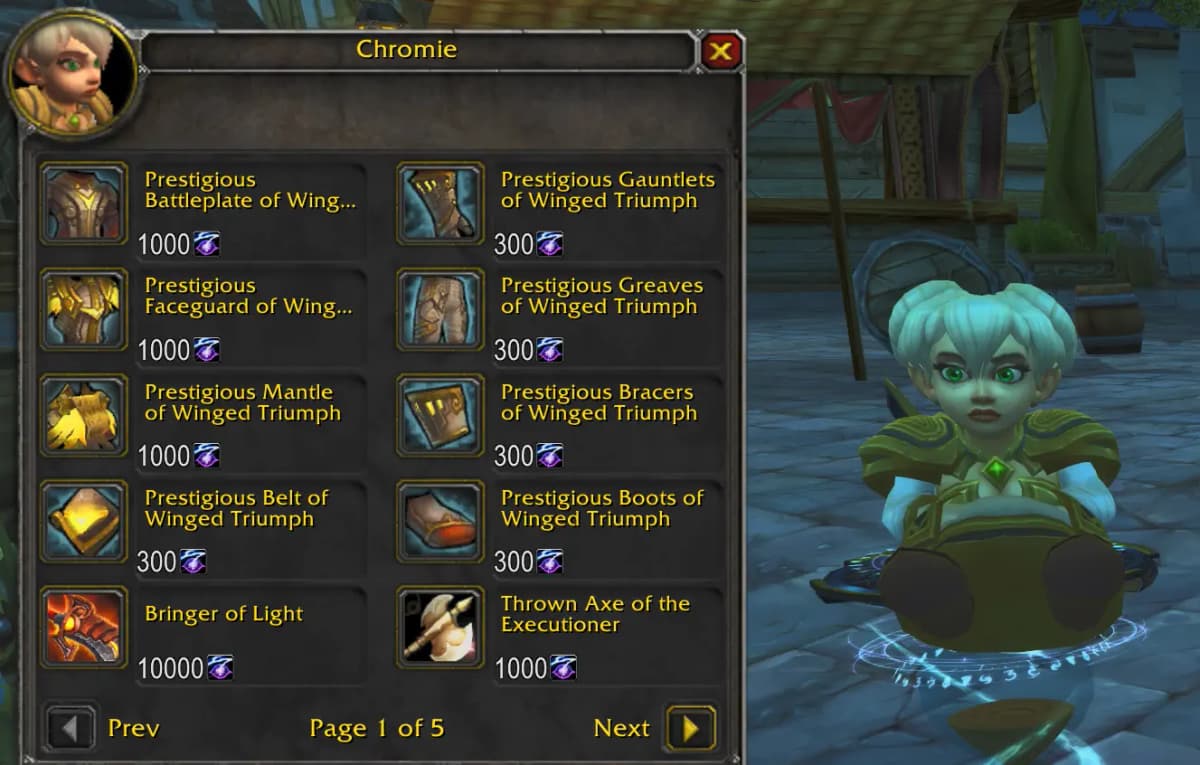
Task: Close the Chromie vendor window
Action: click(721, 51)
